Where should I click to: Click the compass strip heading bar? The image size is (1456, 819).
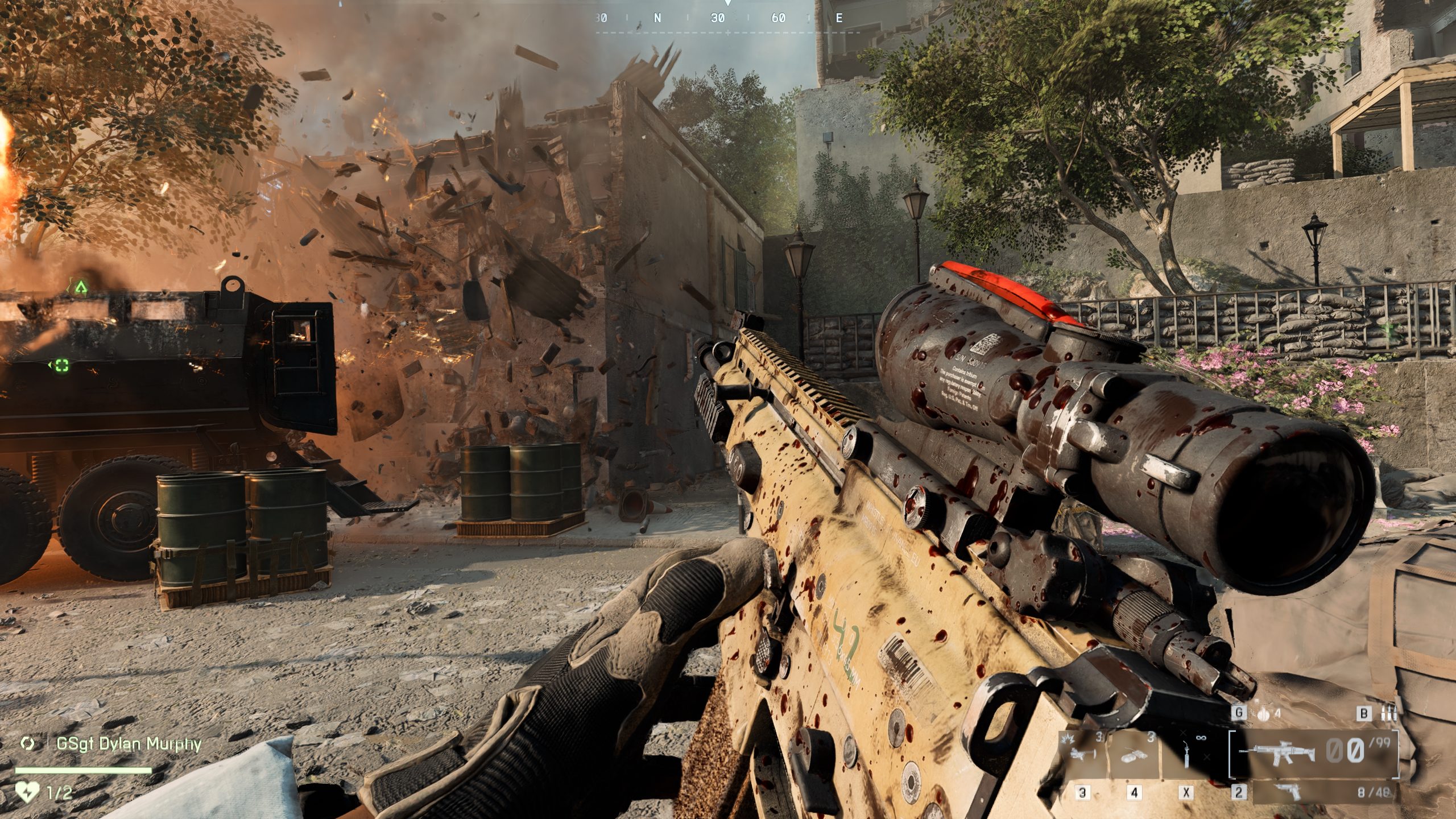tap(727, 18)
